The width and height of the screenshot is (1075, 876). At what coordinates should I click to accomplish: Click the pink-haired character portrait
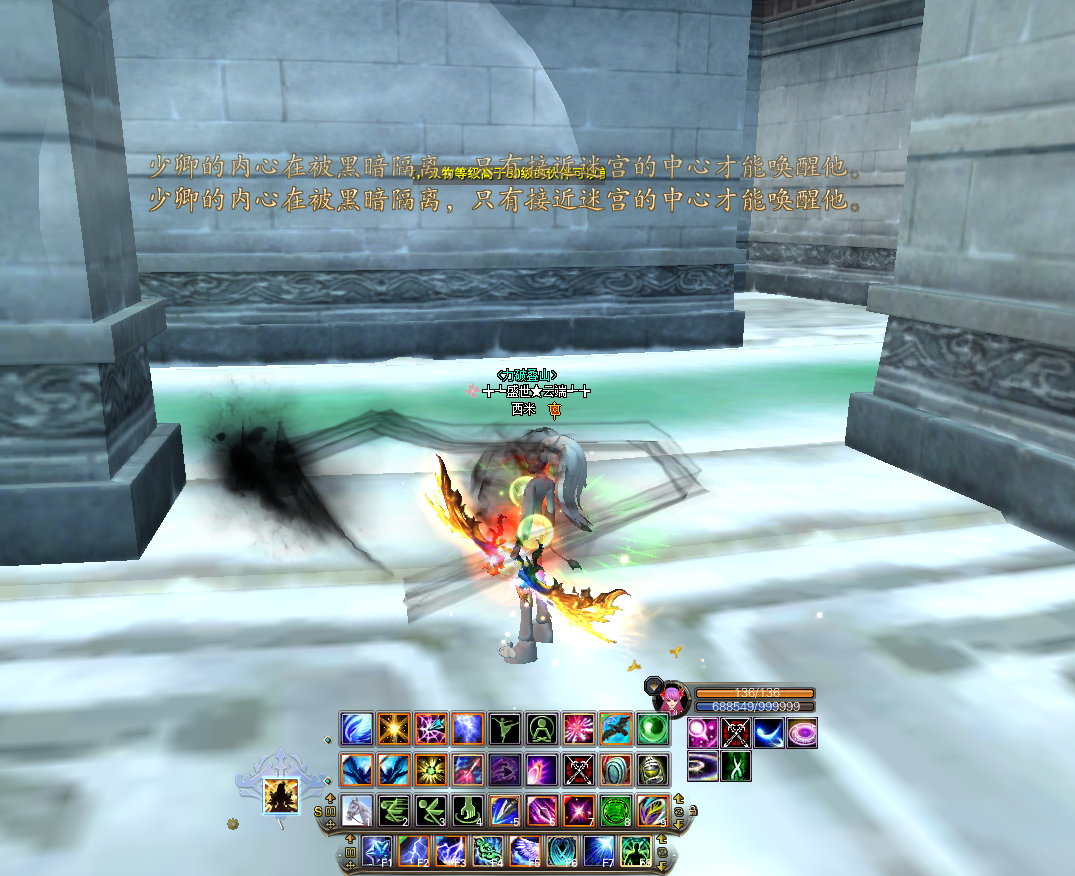pyautogui.click(x=674, y=697)
